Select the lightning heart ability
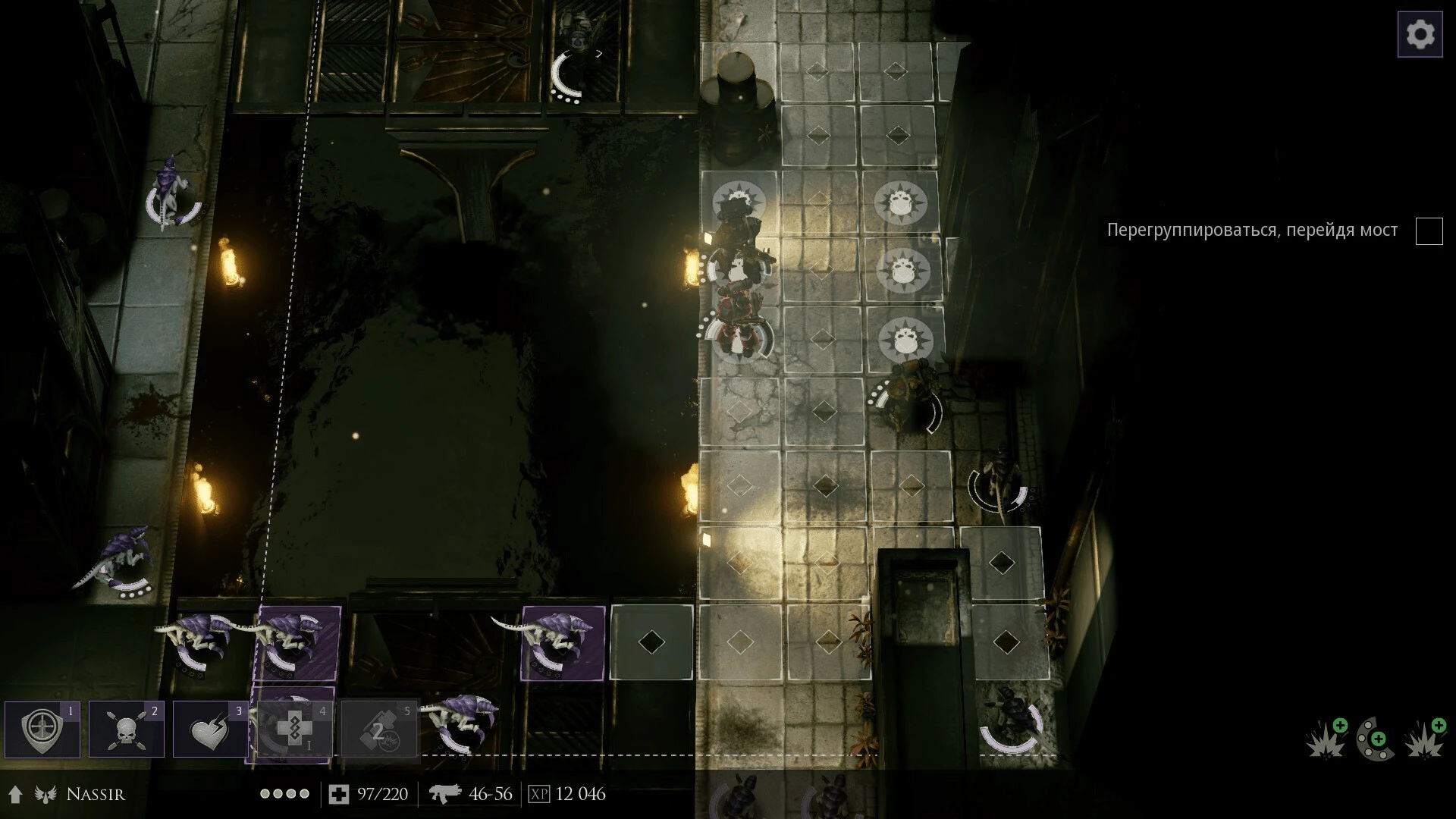Viewport: 1456px width, 819px height. click(x=211, y=730)
